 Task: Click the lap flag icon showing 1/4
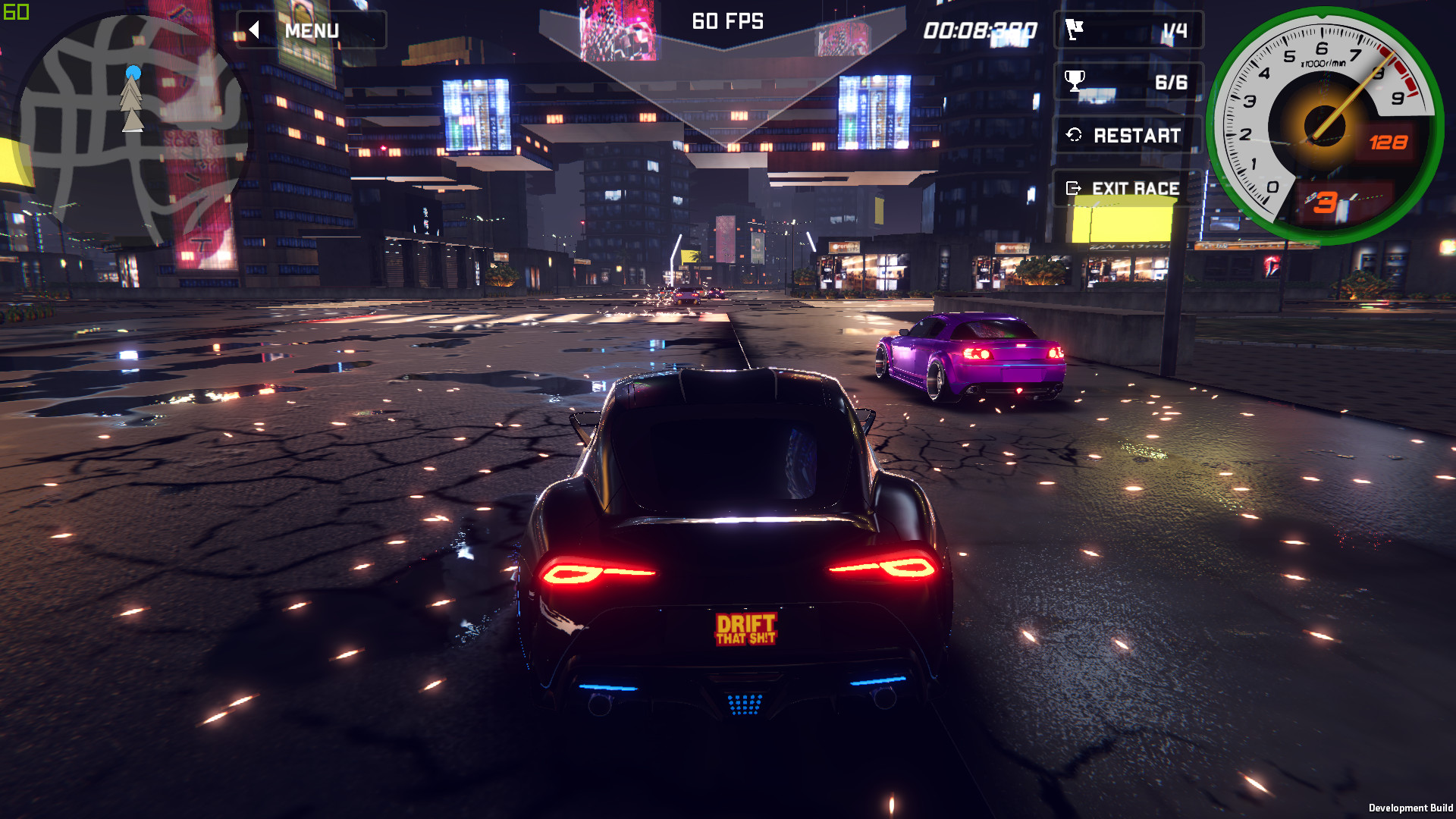pos(1075,30)
